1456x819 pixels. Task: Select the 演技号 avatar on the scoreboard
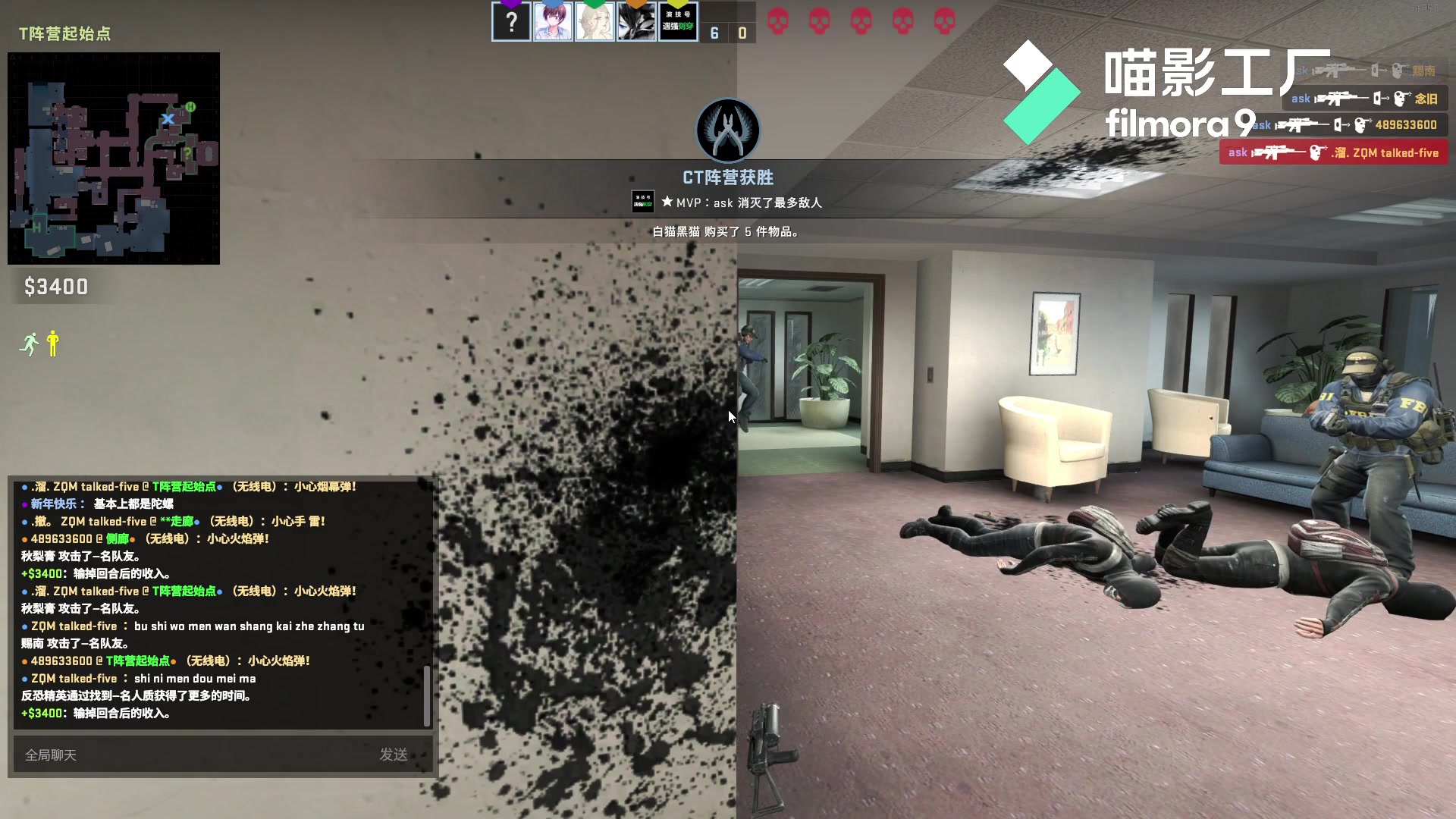[678, 22]
